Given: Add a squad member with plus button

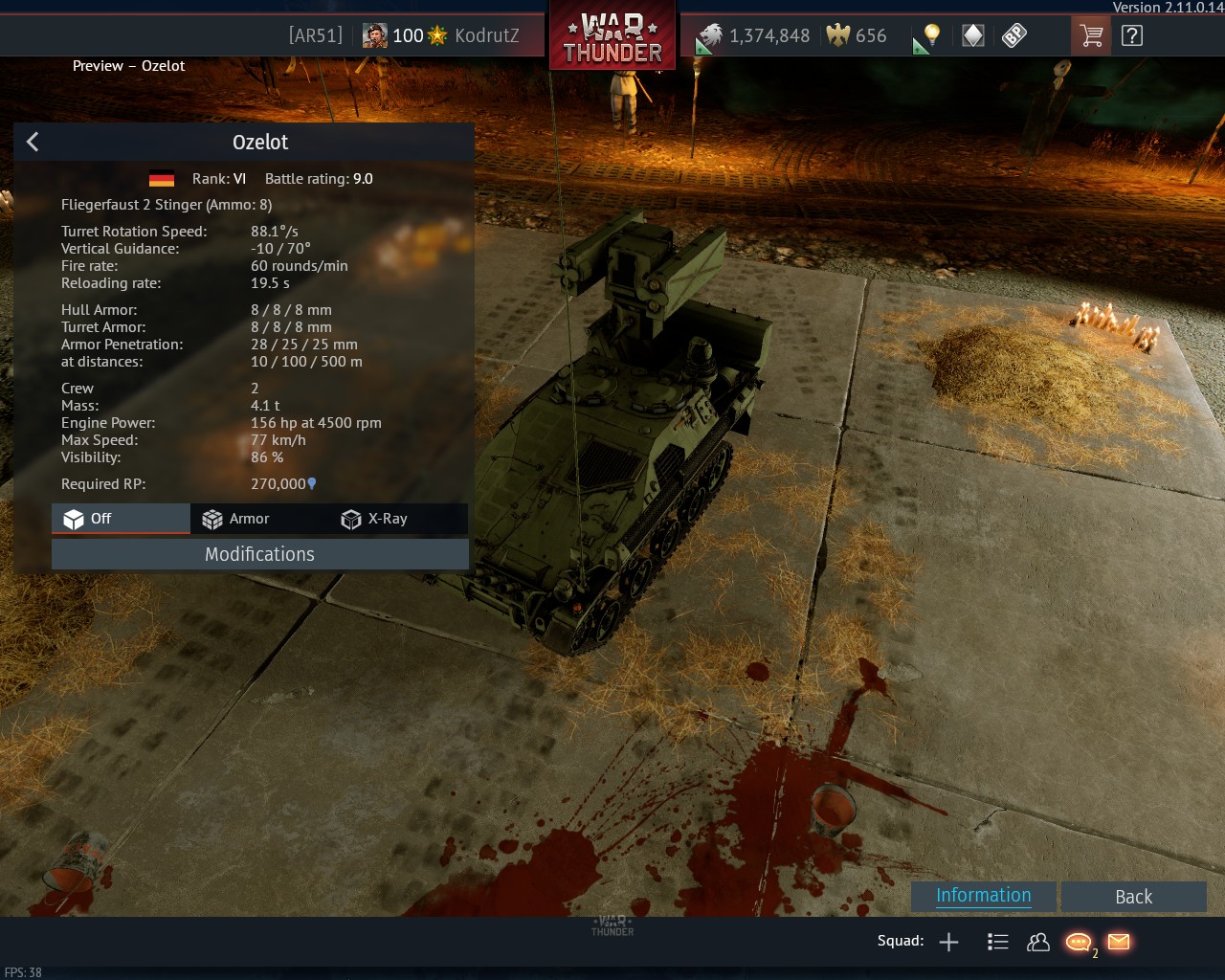Looking at the screenshot, I should (x=948, y=942).
